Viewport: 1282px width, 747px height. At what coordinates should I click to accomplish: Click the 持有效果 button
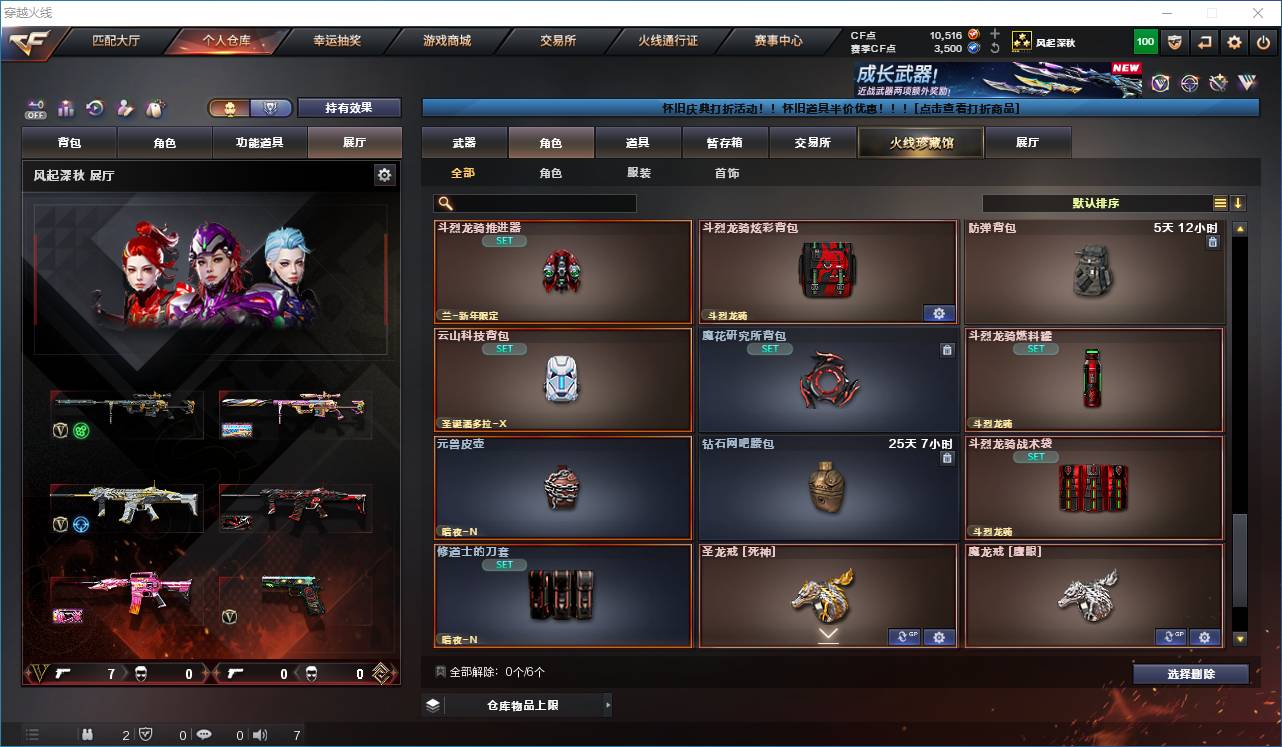(x=349, y=108)
